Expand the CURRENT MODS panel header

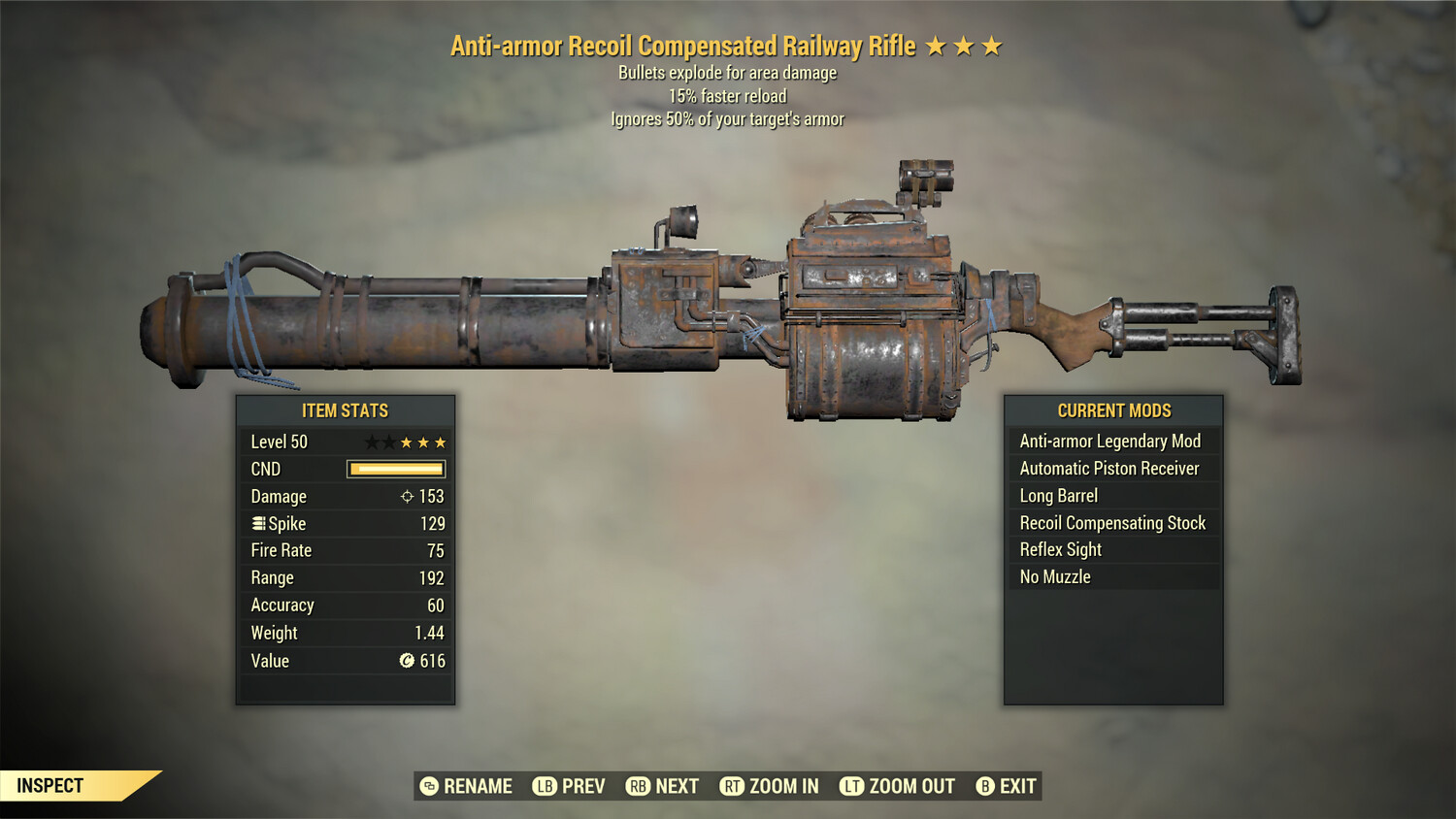click(x=1113, y=409)
